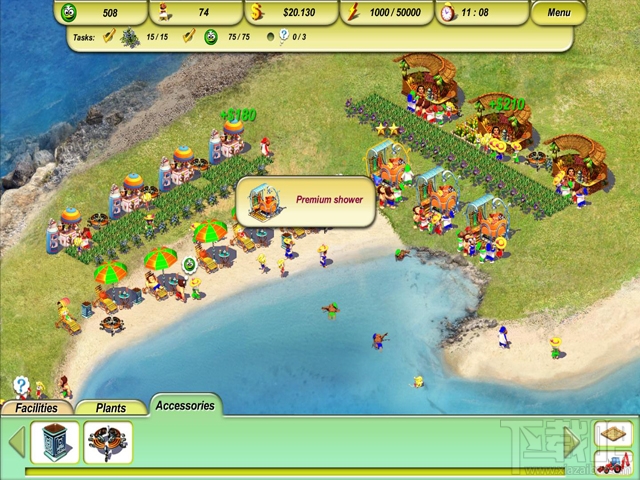Open the sand tile placement tool
Viewport: 640px width, 480px height.
pyautogui.click(x=612, y=434)
